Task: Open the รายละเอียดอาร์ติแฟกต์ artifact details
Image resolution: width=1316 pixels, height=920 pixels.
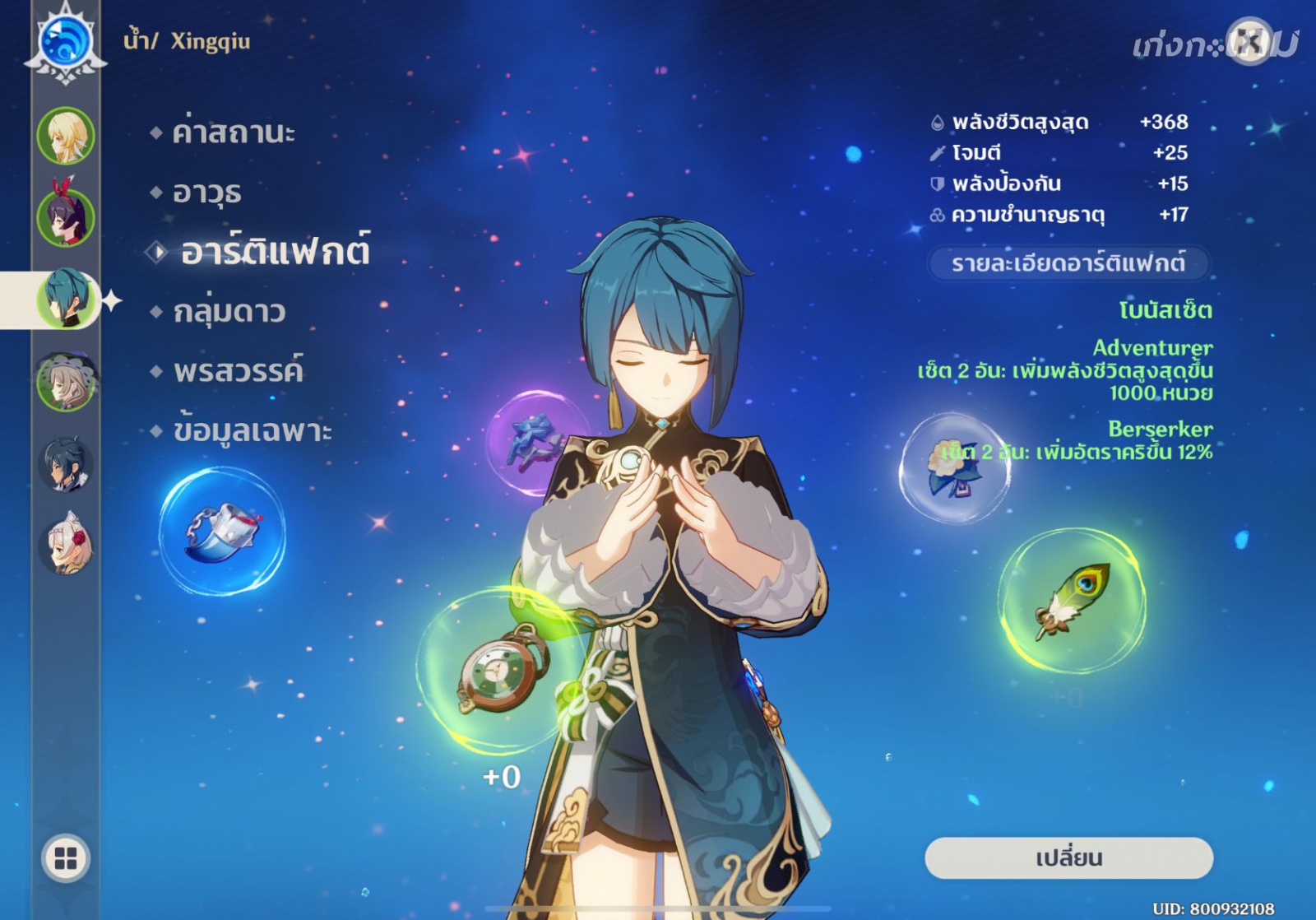Action: click(1068, 264)
